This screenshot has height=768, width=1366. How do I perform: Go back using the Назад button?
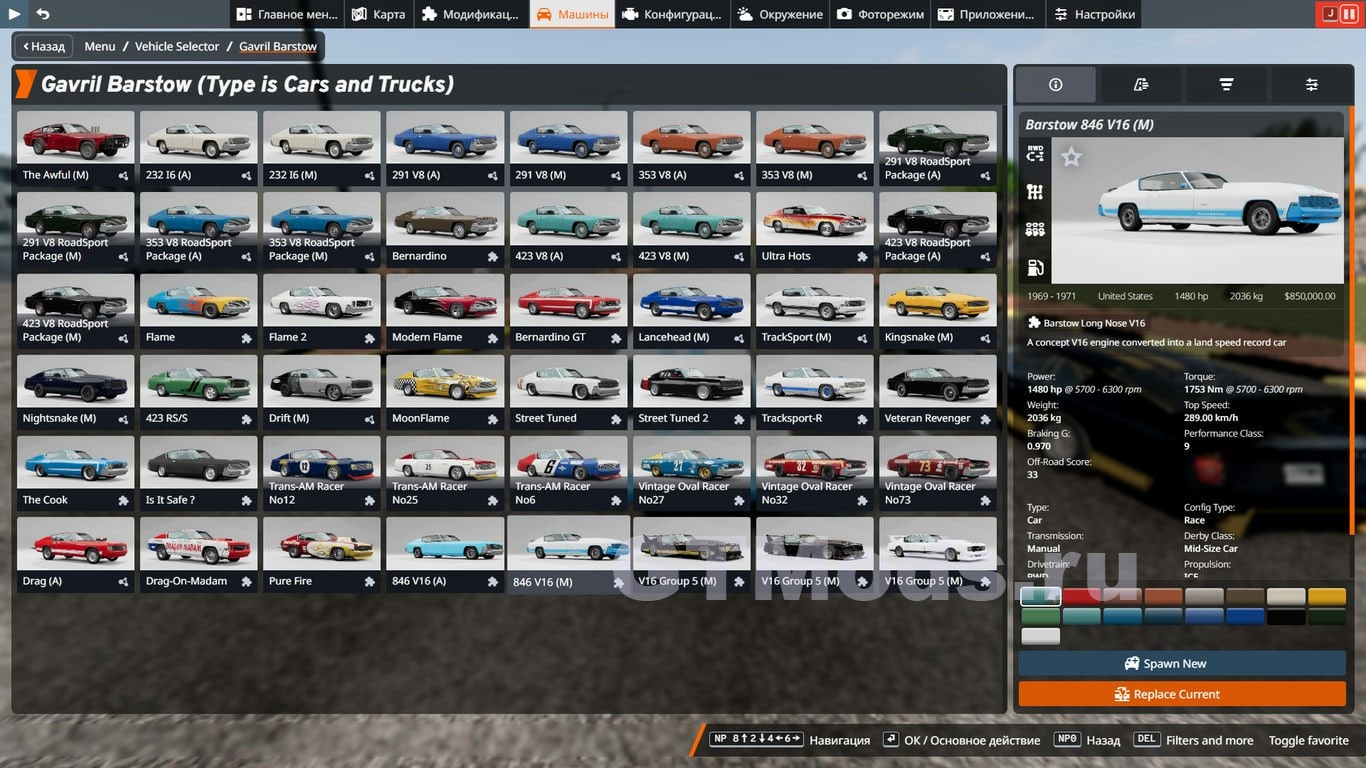point(41,46)
